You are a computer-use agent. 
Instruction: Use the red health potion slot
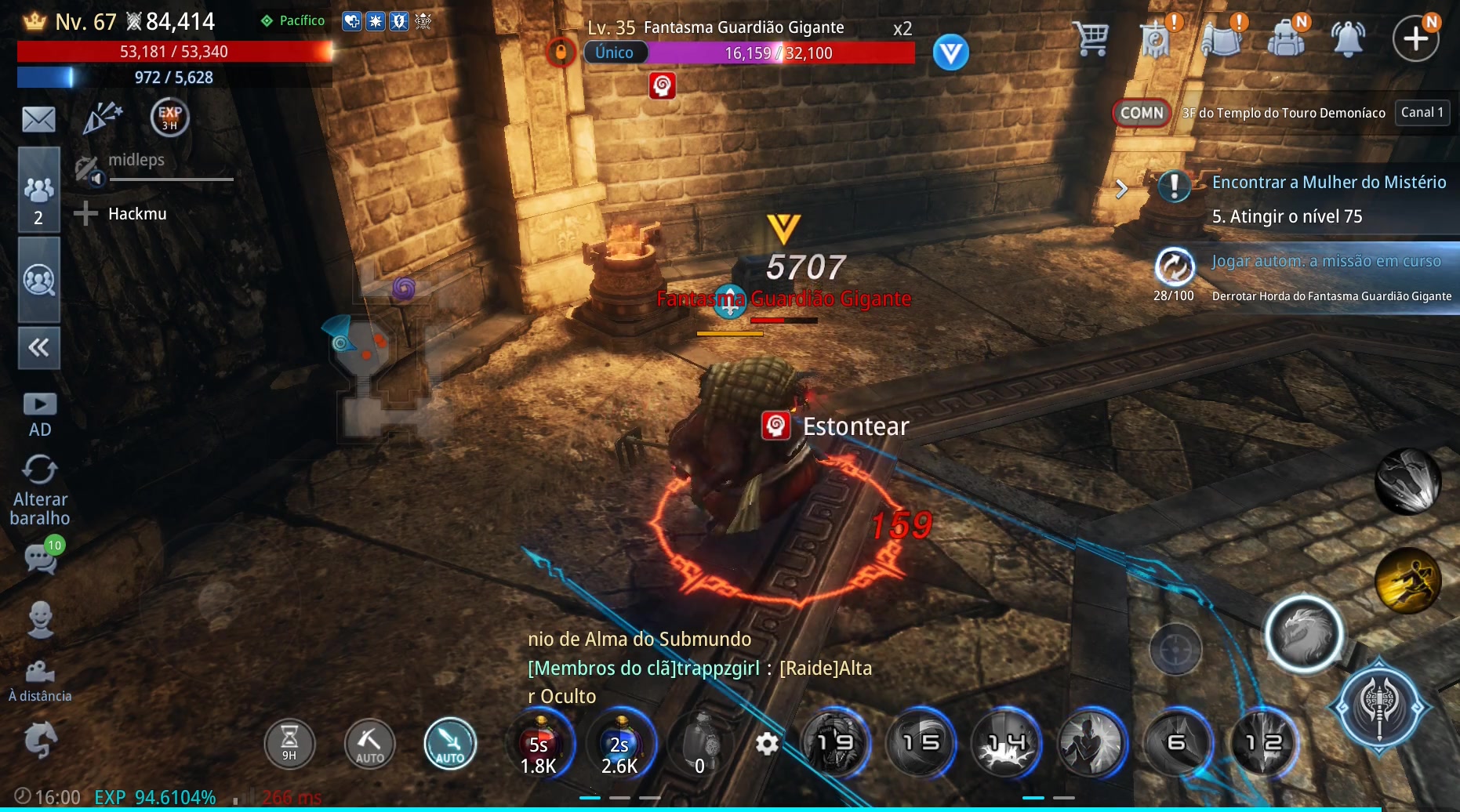point(540,745)
